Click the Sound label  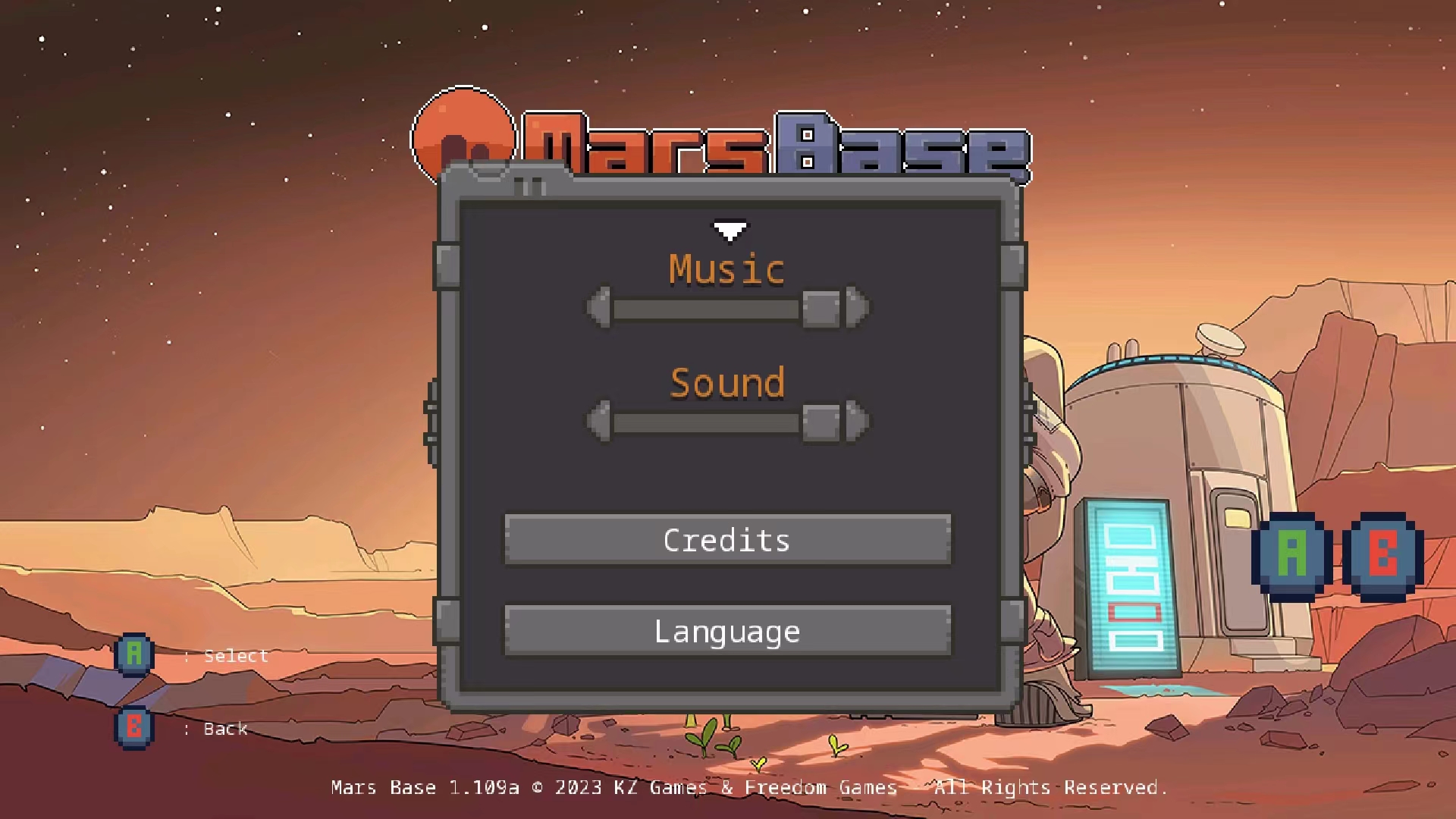[x=725, y=383]
